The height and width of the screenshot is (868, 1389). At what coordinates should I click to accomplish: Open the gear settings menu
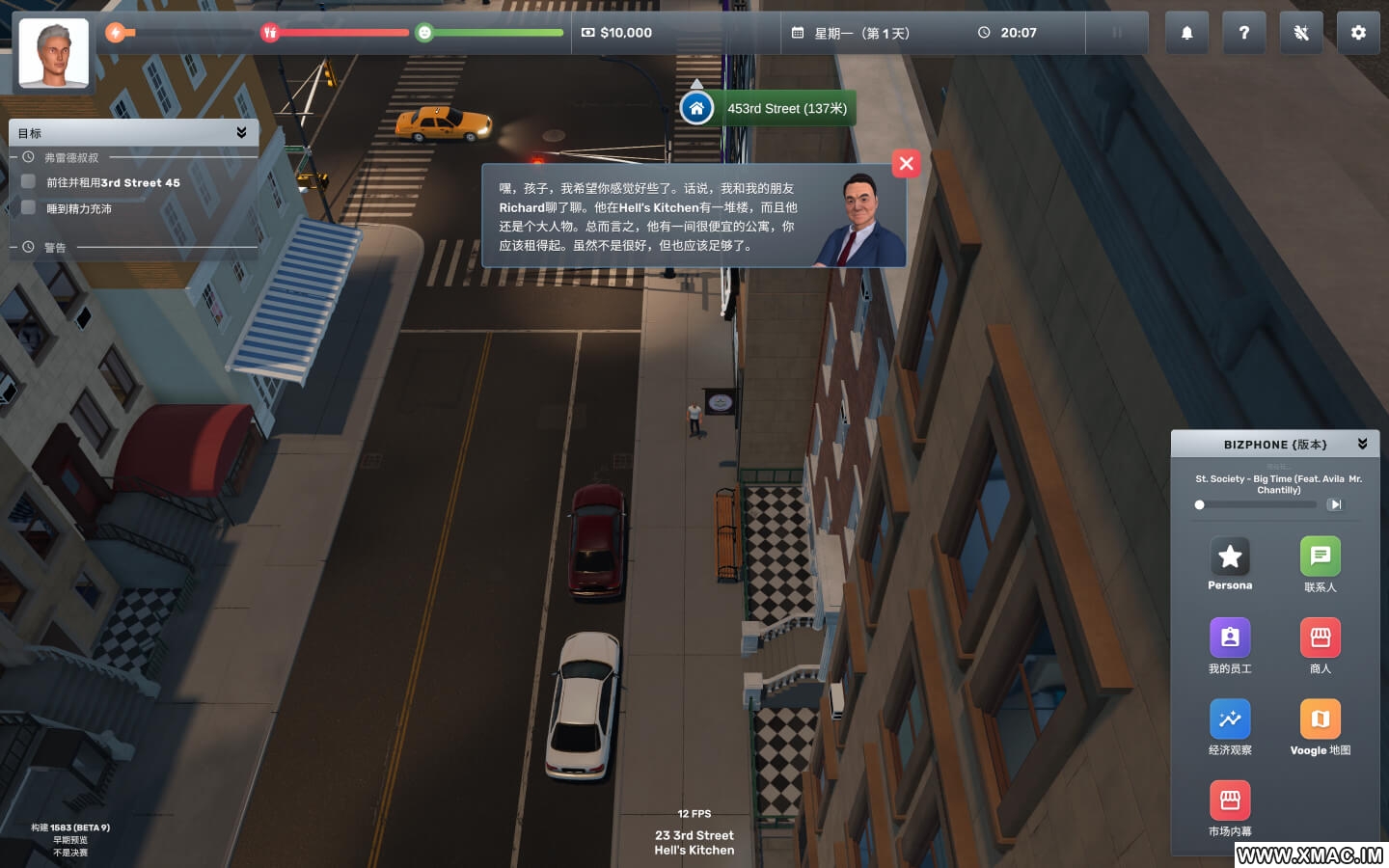tap(1358, 33)
